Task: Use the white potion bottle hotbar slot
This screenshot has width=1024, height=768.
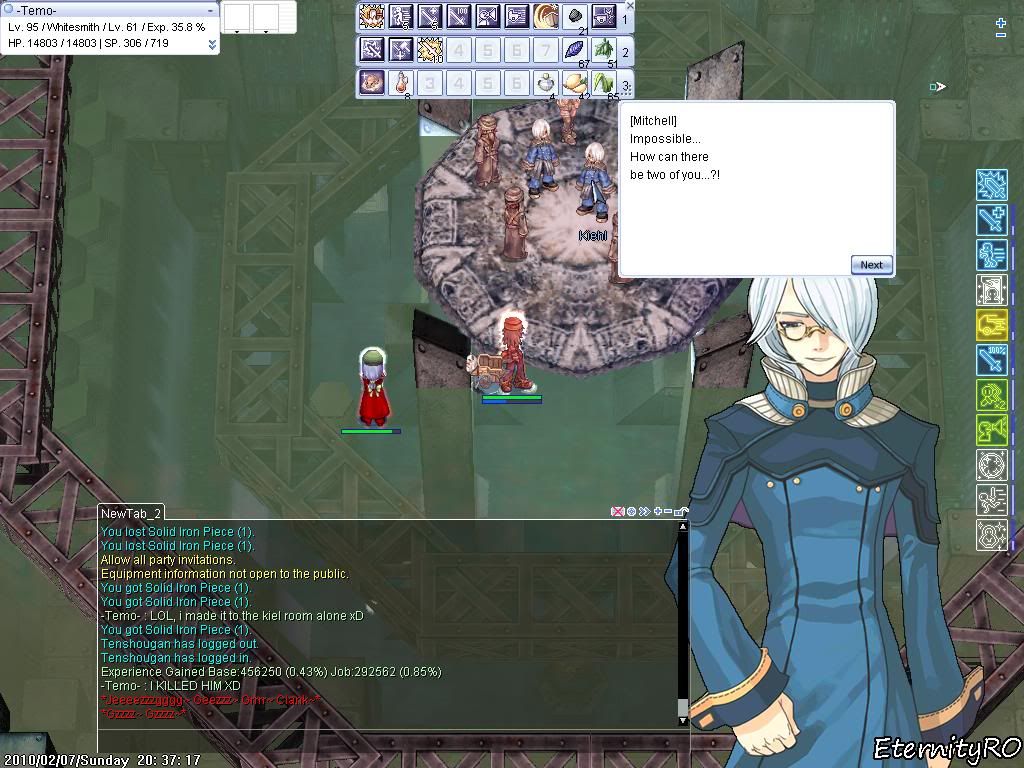Action: point(546,83)
